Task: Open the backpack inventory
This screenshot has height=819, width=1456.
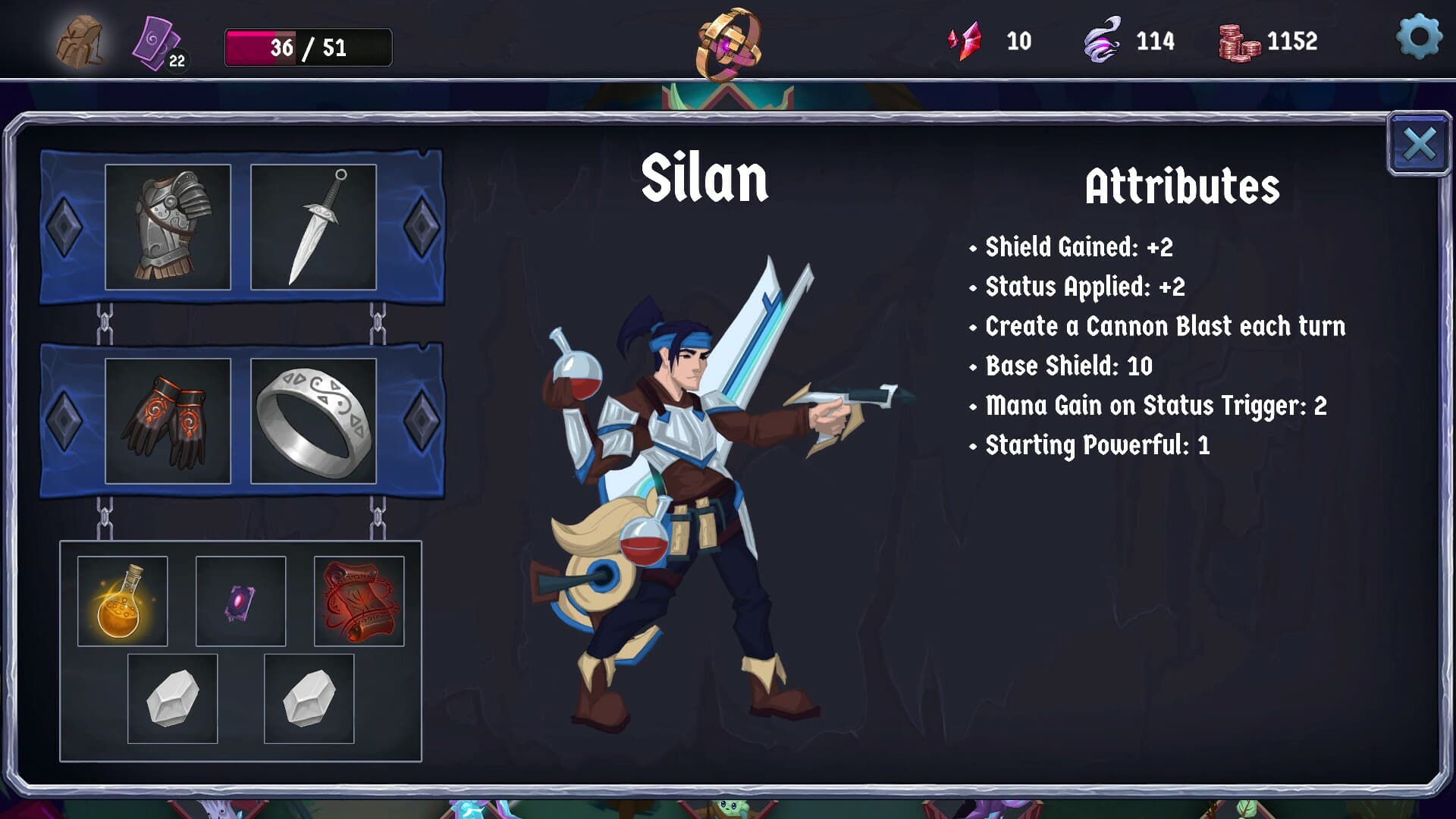Action: point(80,42)
